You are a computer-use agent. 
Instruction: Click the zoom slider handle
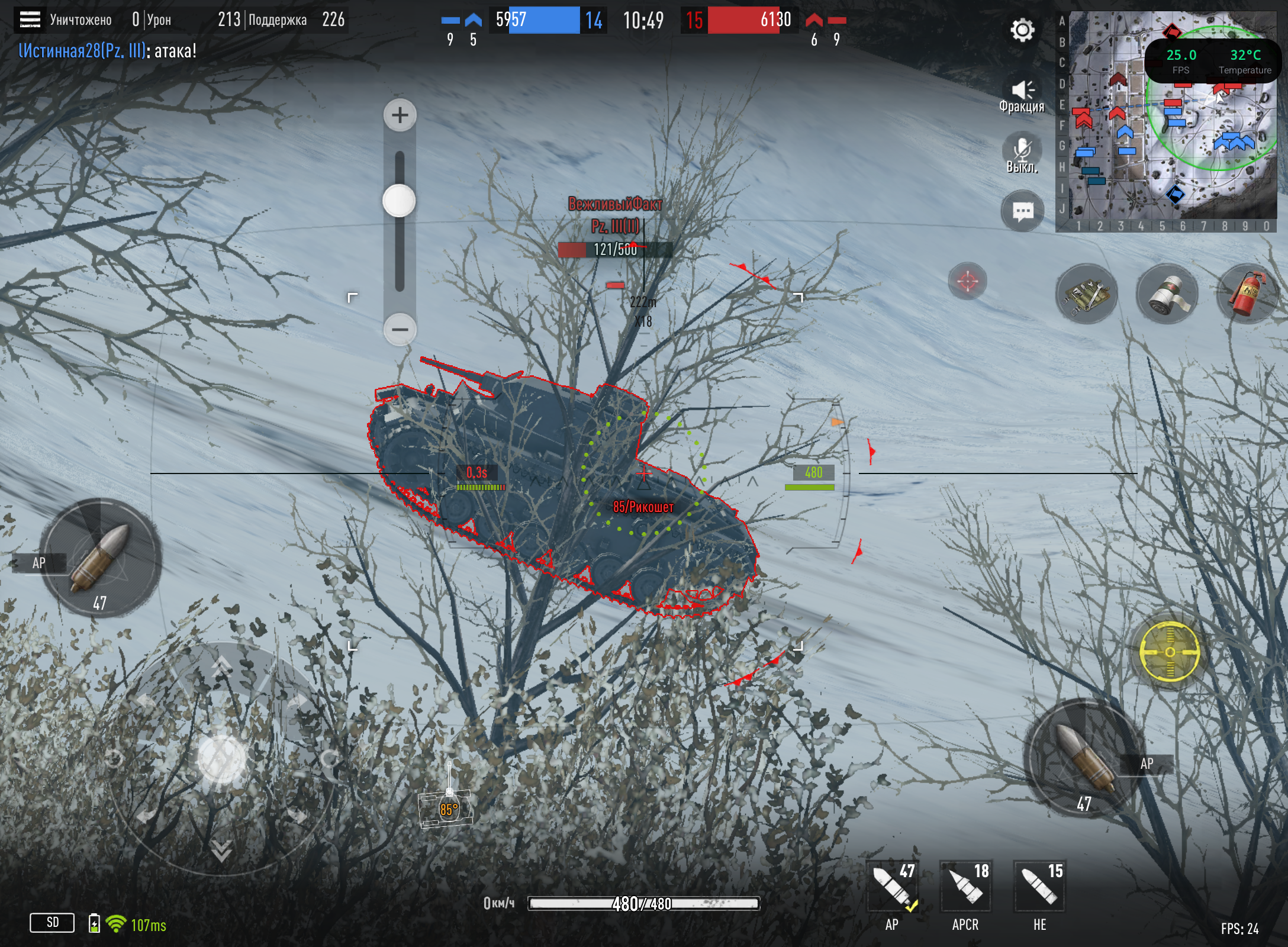[399, 201]
